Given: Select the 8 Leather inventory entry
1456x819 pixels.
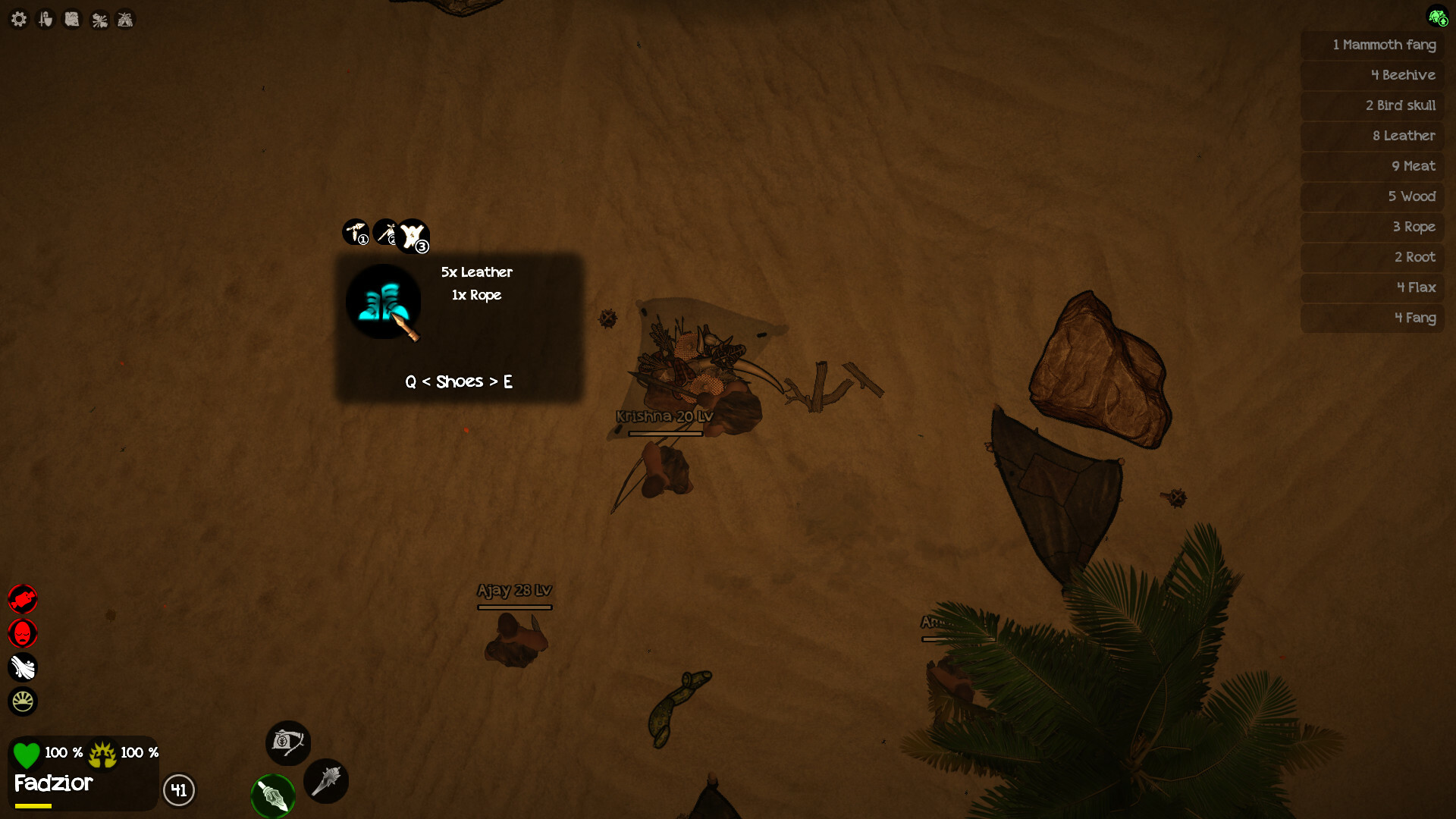Looking at the screenshot, I should point(1404,136).
